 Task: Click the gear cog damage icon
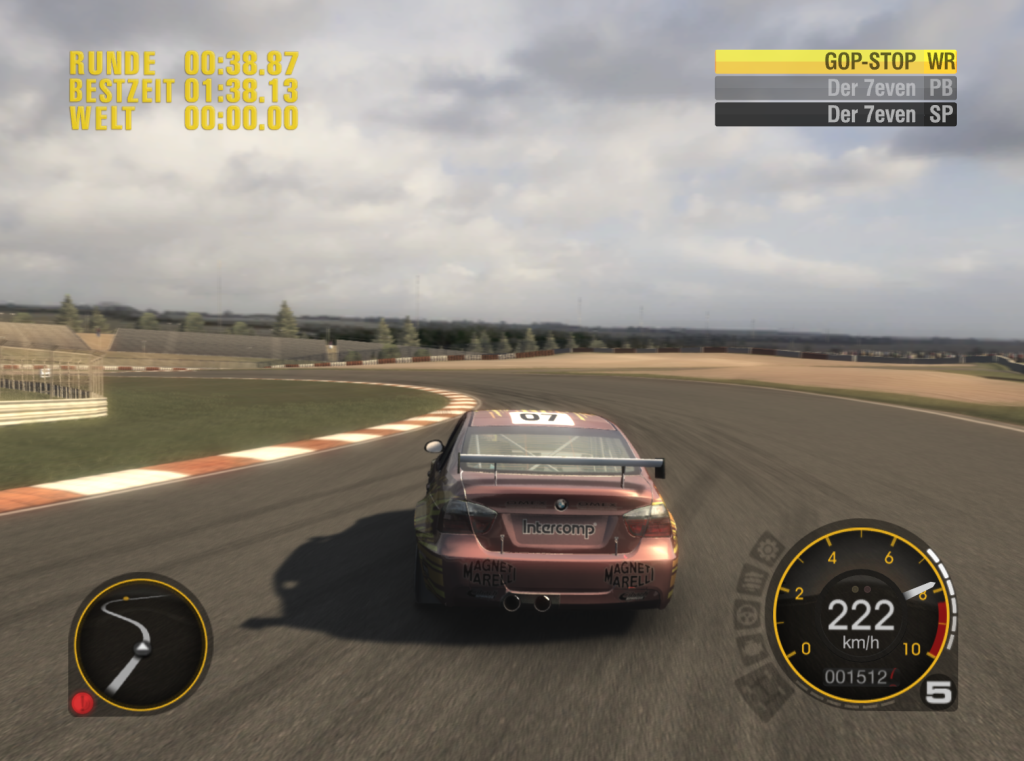(767, 549)
